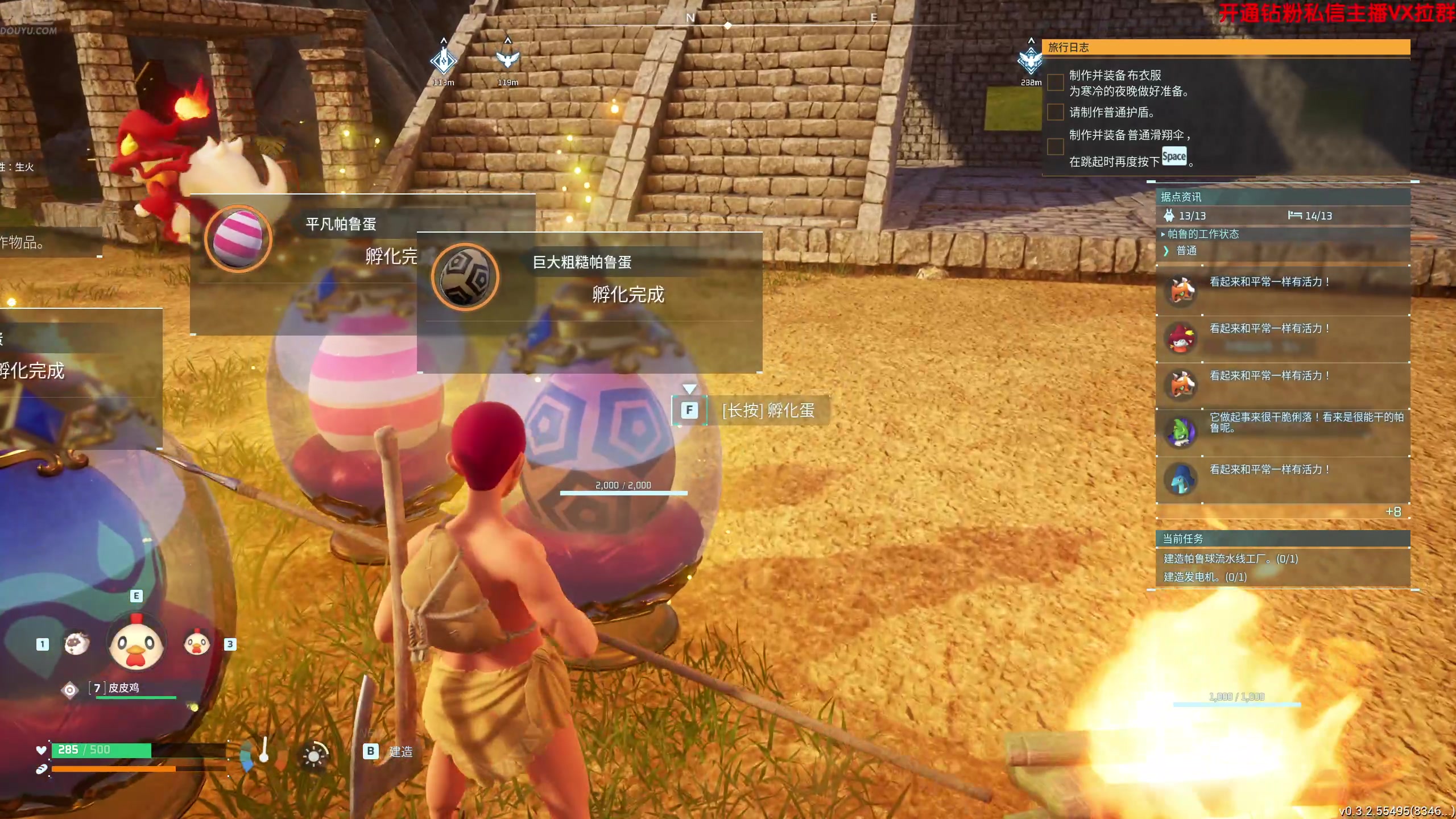Select the 皮皮鸡 portrait in the party wheel
The height and width of the screenshot is (819, 1456).
click(x=136, y=644)
